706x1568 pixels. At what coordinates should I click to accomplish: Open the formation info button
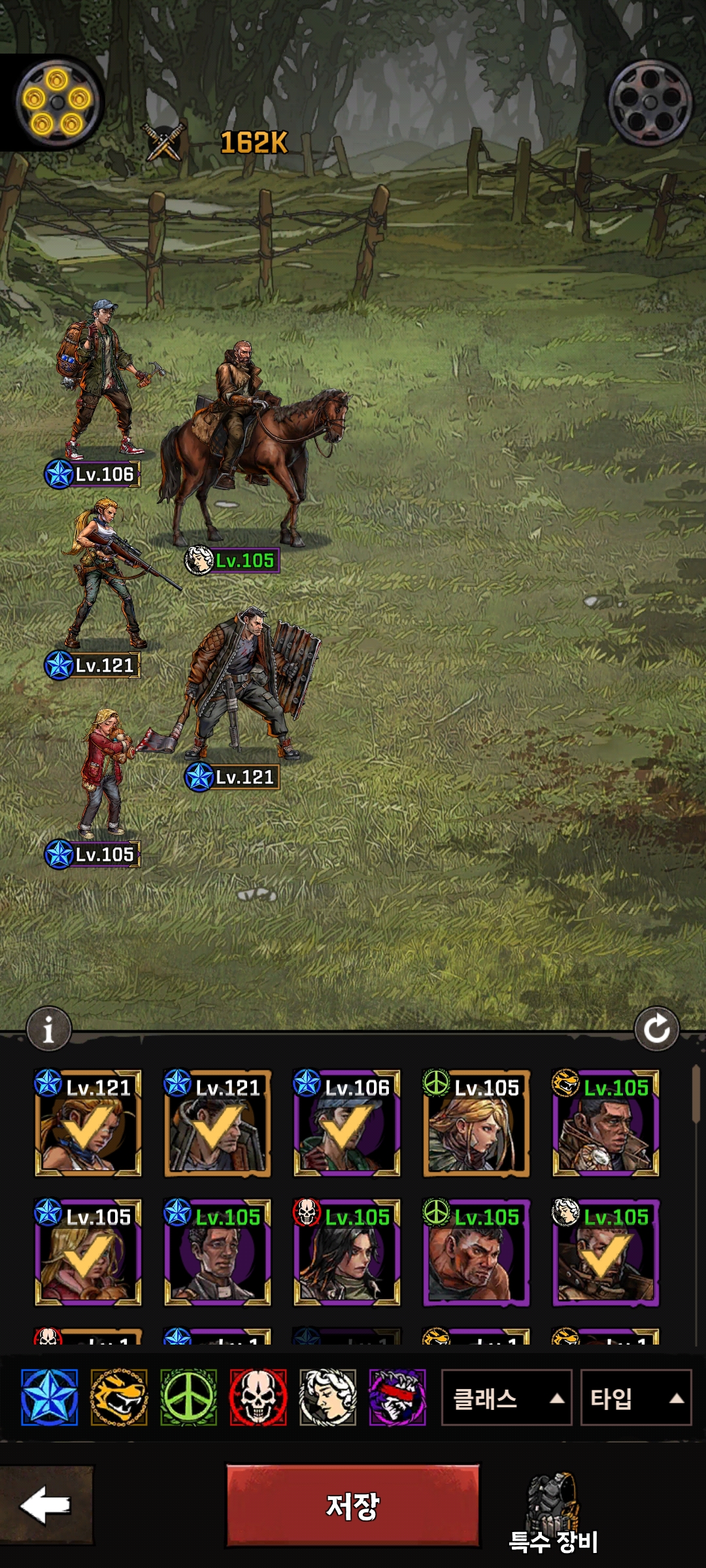click(x=48, y=1030)
